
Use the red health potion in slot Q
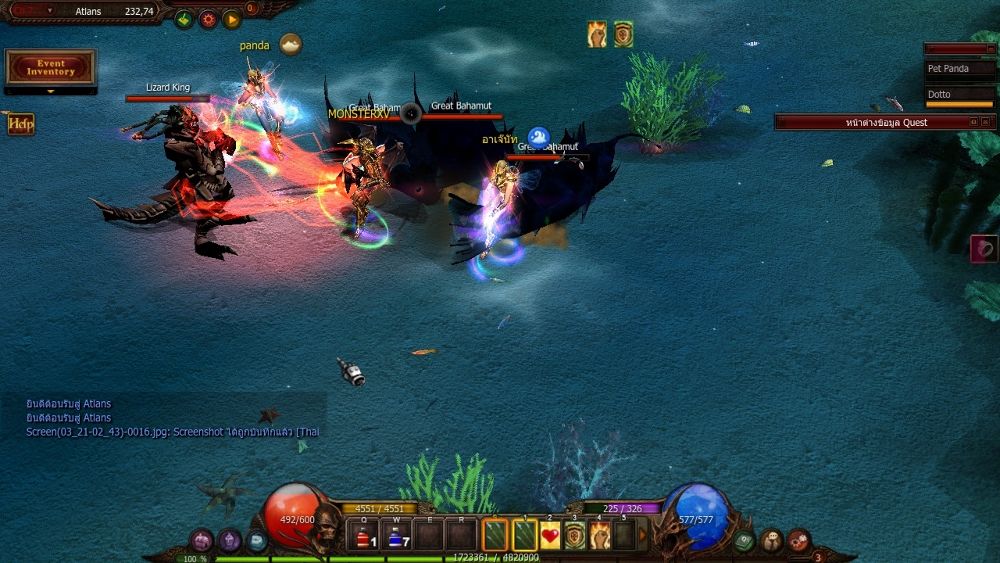366,537
